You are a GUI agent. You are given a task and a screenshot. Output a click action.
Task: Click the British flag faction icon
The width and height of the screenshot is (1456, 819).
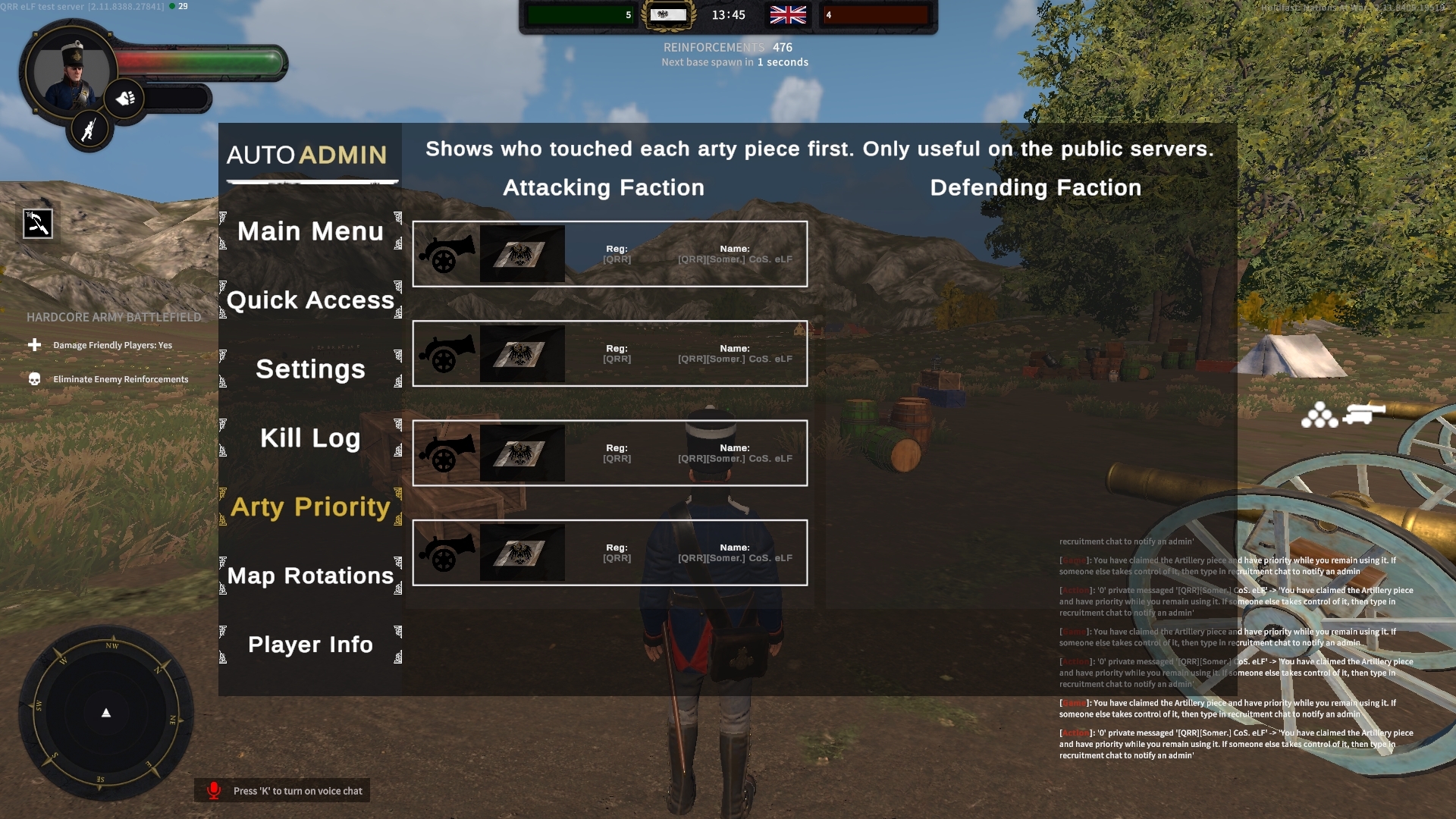(788, 15)
